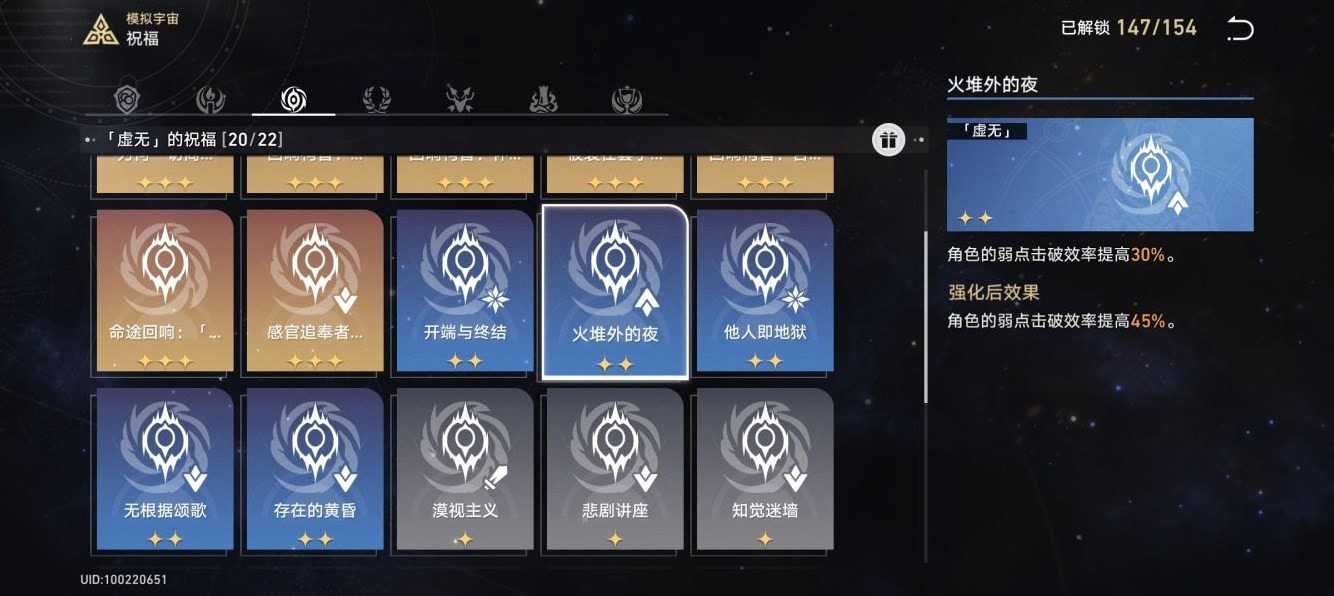The width and height of the screenshot is (1334, 596).
Task: Select the 漠视主义 blessing card
Action: tap(465, 469)
